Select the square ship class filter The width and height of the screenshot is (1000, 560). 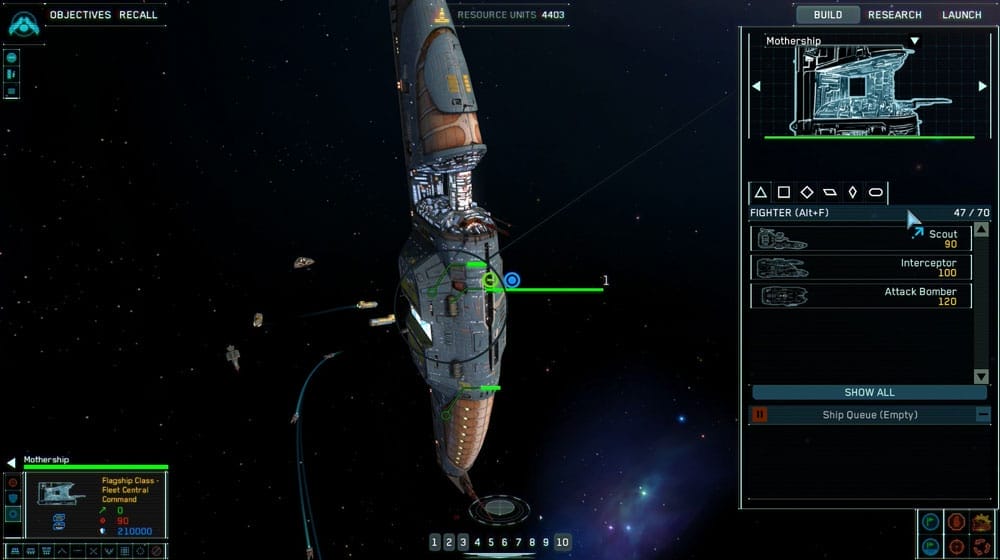point(784,192)
